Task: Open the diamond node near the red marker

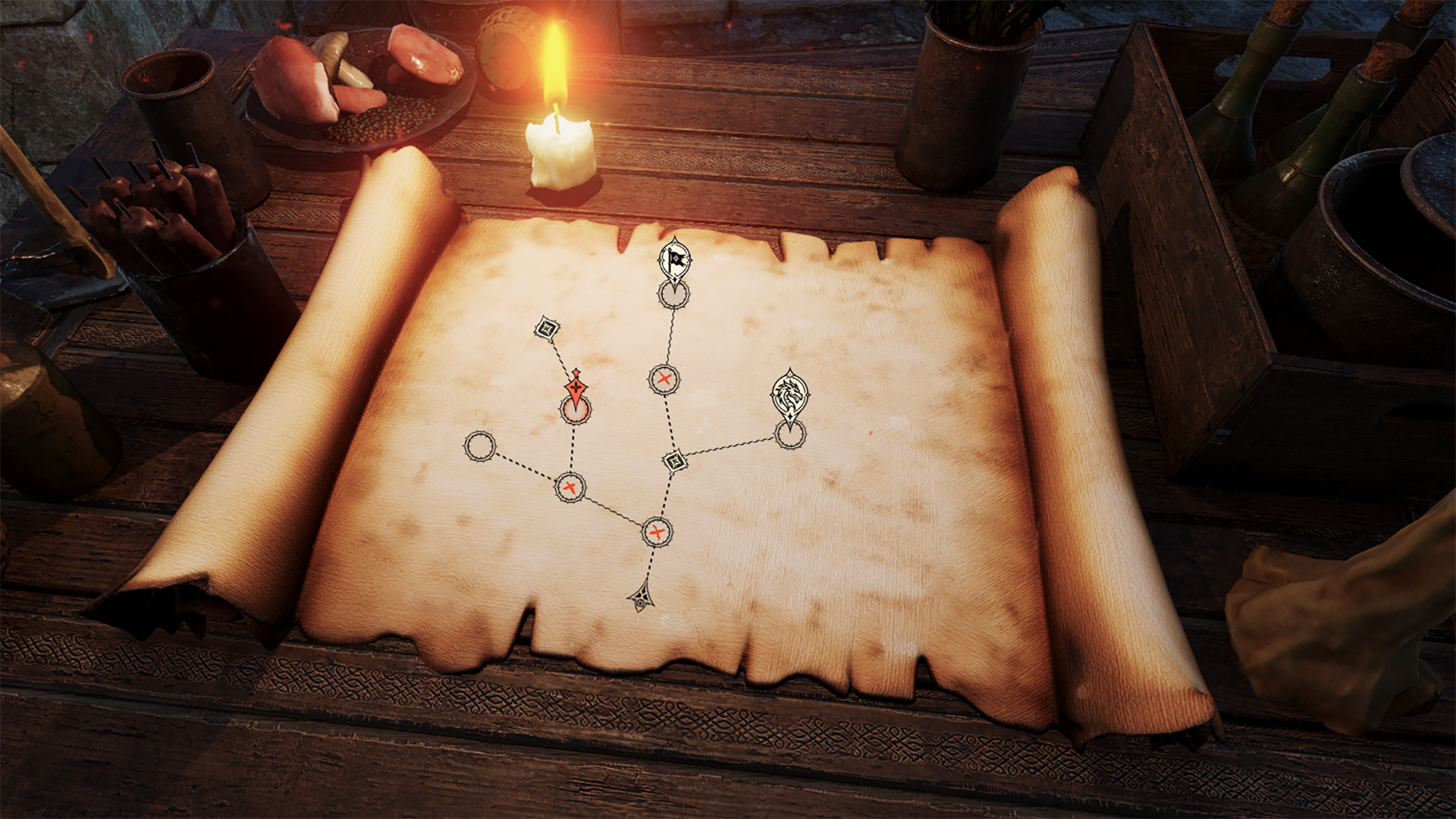Action: [548, 329]
